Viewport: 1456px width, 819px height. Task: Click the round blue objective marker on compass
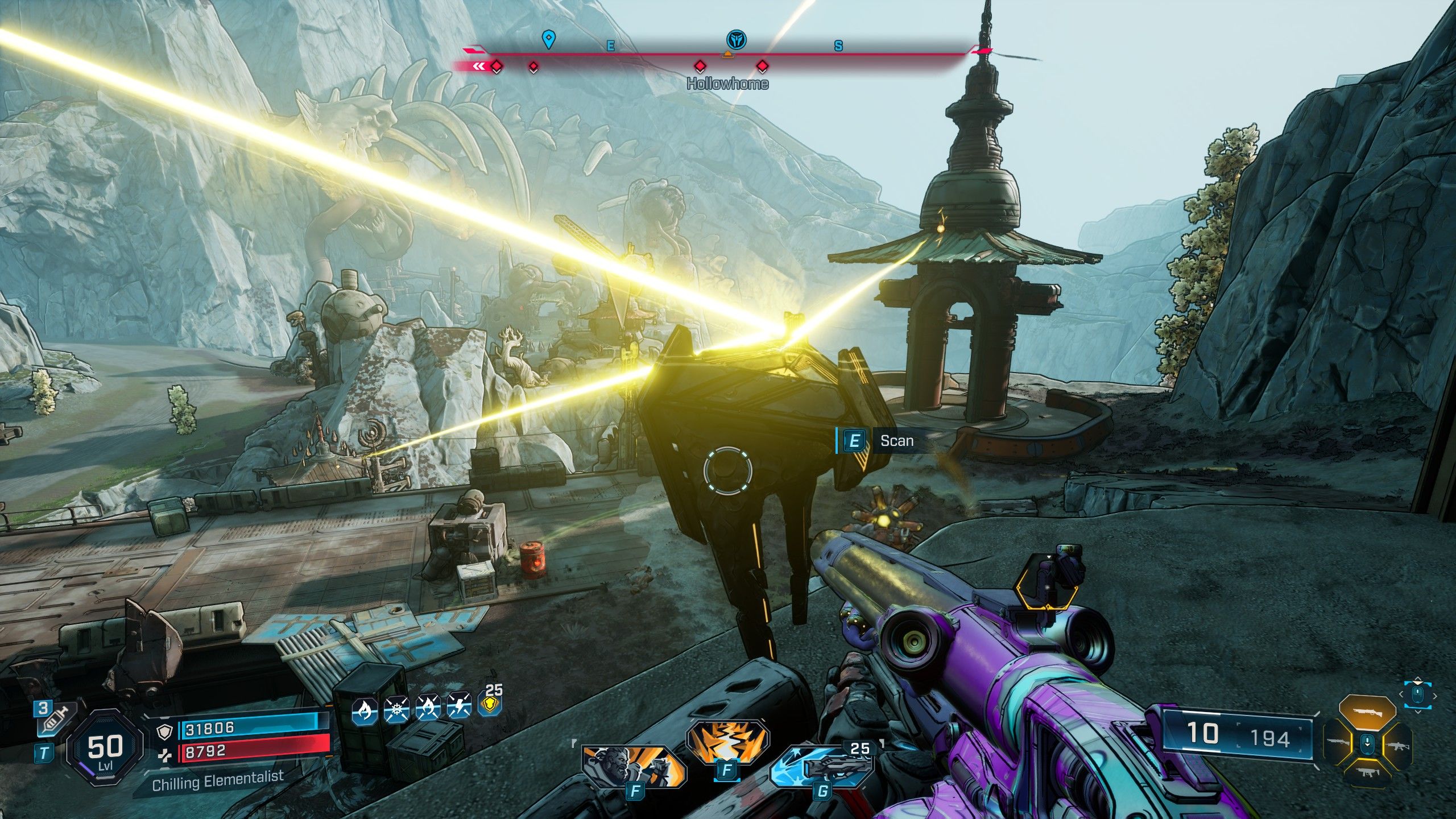[x=737, y=40]
